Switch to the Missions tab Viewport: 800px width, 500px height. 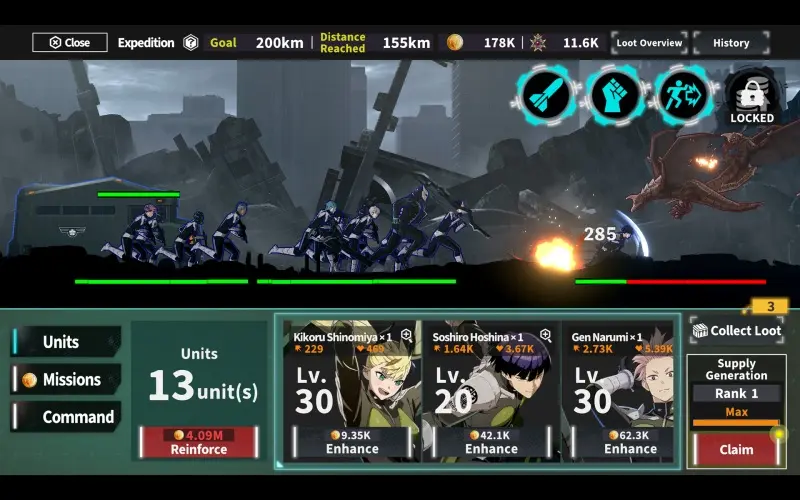tap(66, 380)
